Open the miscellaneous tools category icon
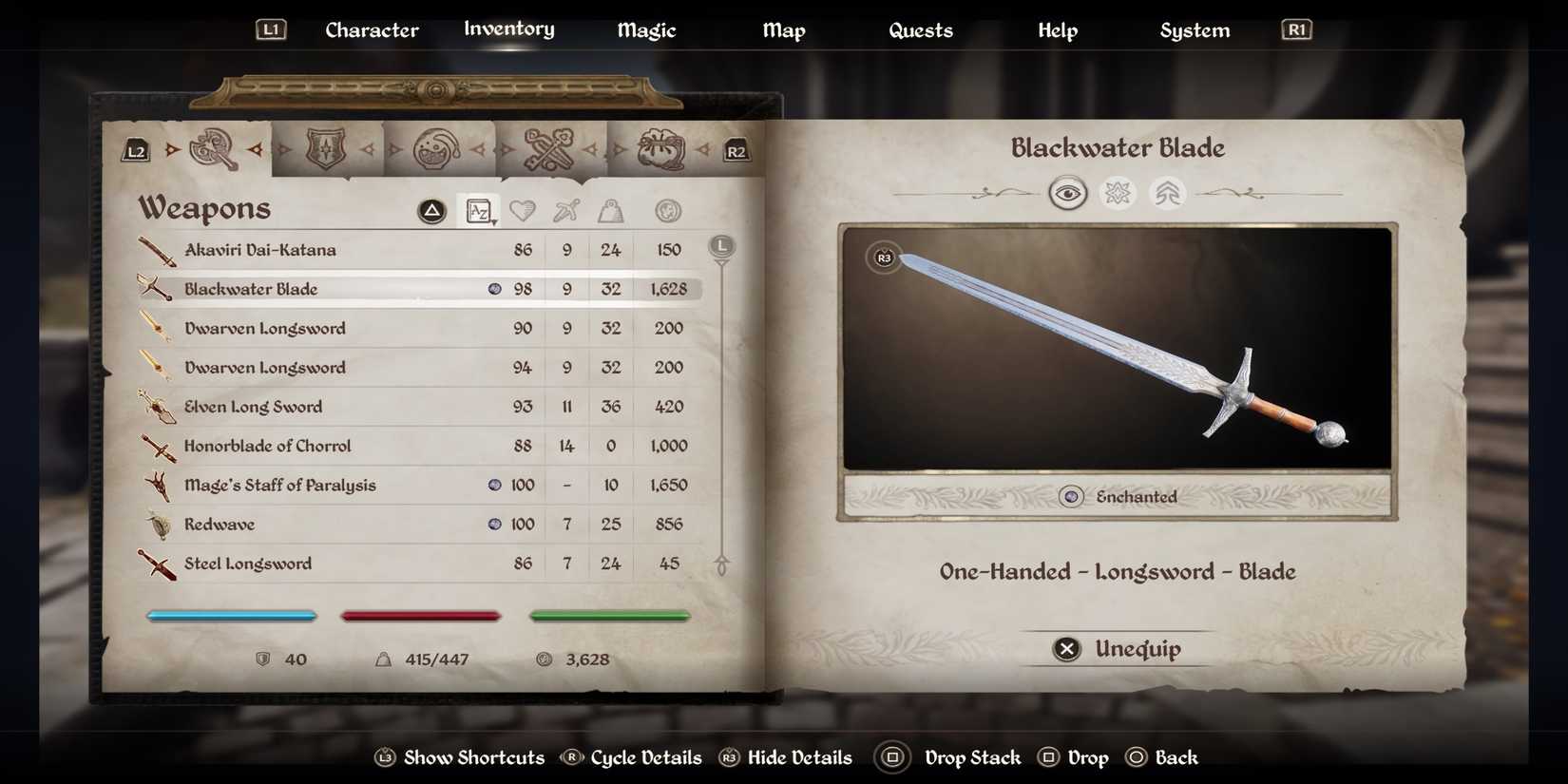The image size is (1568, 784). click(x=549, y=147)
